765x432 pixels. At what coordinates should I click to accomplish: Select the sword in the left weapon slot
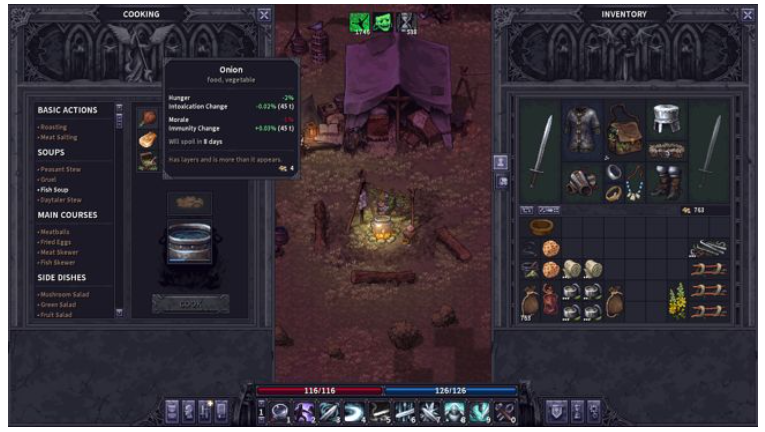pyautogui.click(x=541, y=150)
